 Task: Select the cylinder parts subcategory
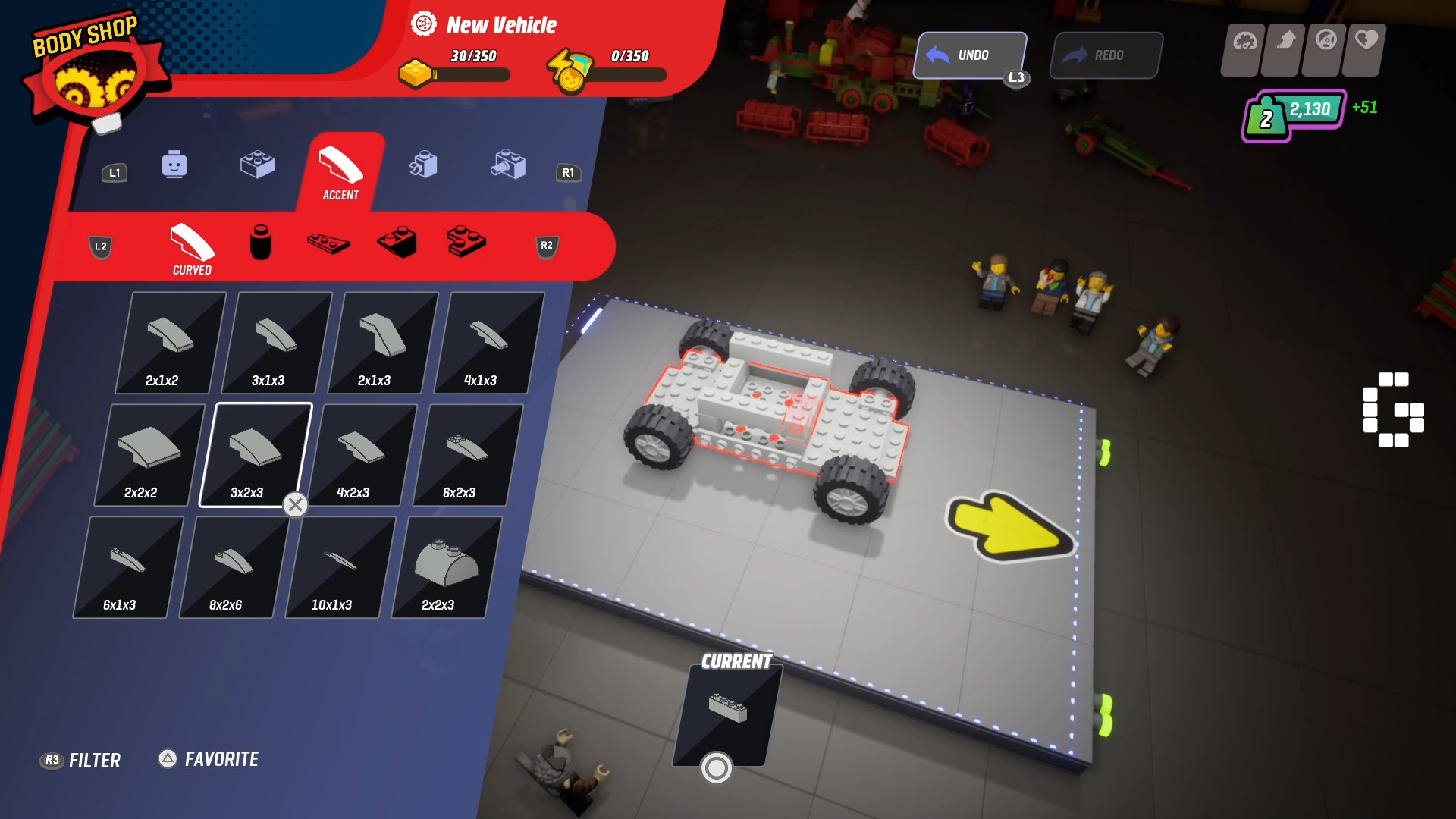[260, 243]
